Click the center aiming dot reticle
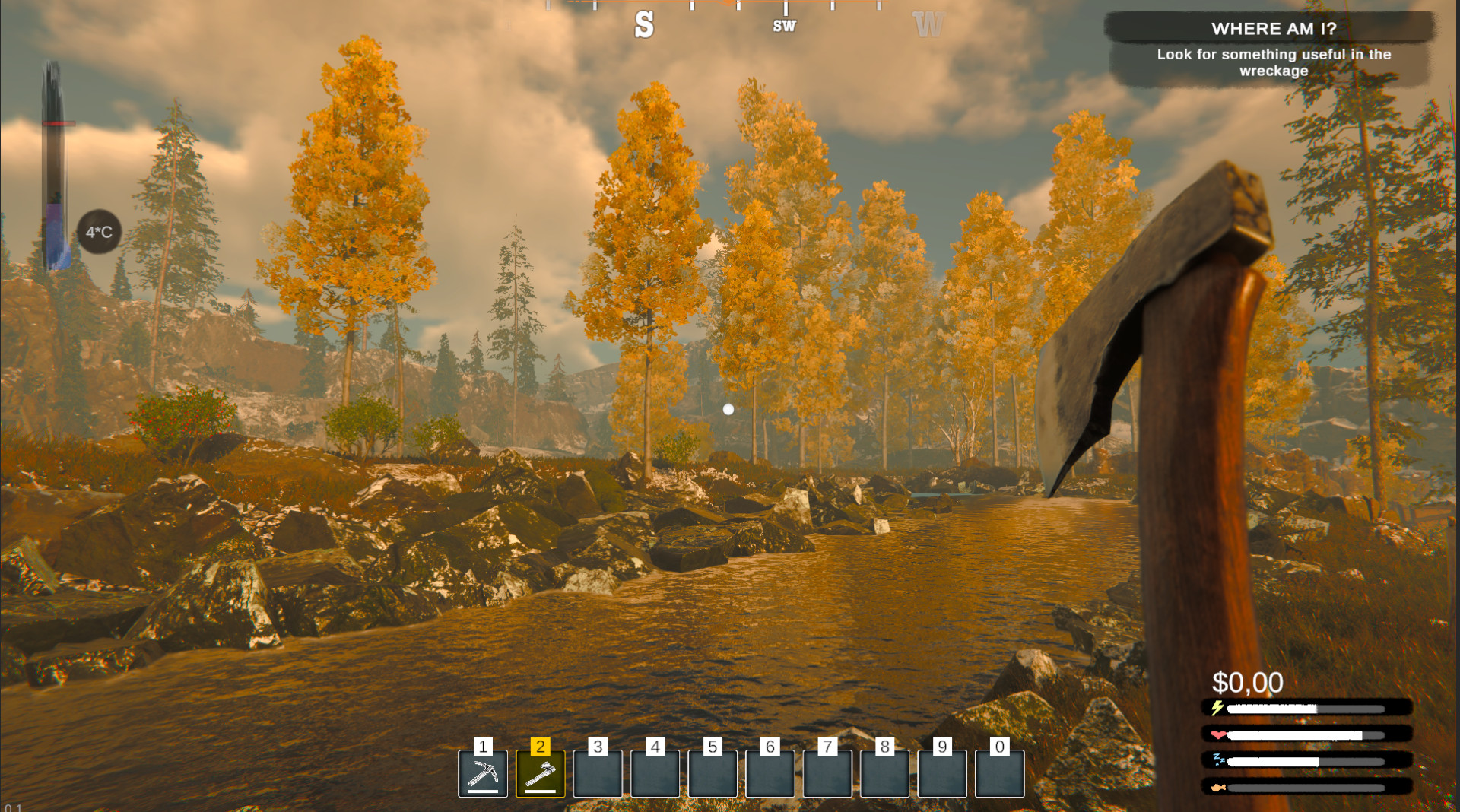The width and height of the screenshot is (1460, 812). tap(729, 409)
